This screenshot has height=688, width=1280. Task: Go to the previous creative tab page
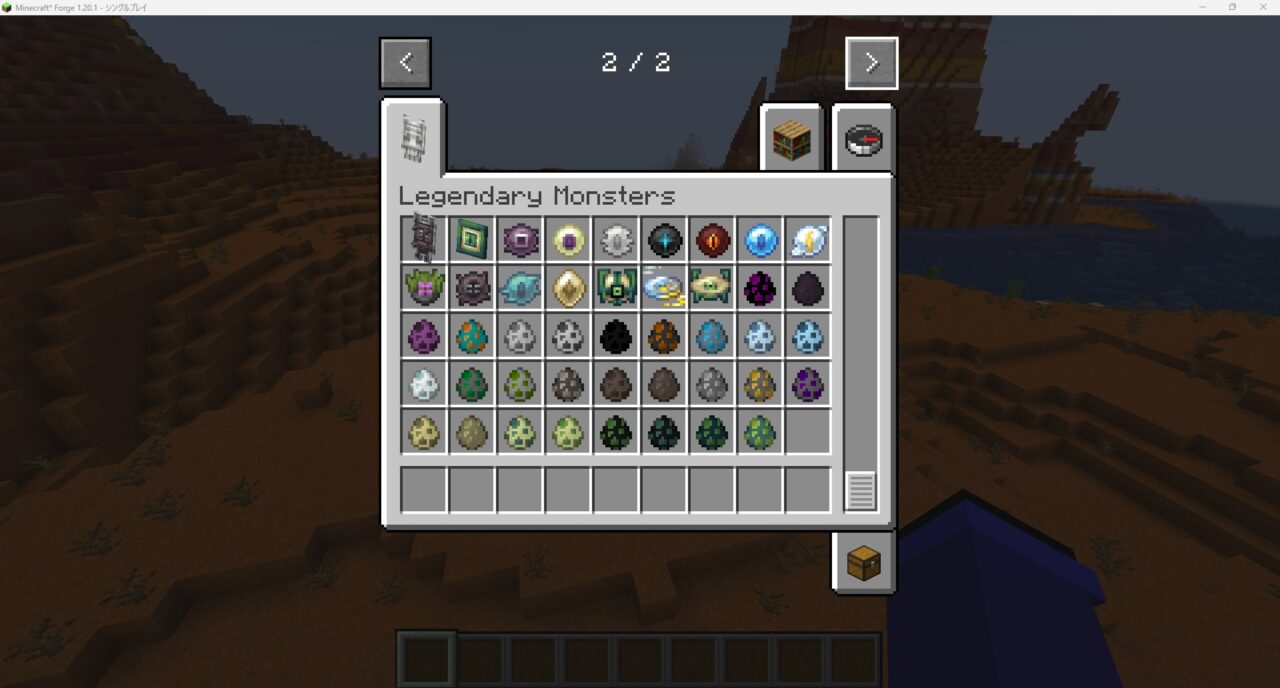click(x=405, y=63)
